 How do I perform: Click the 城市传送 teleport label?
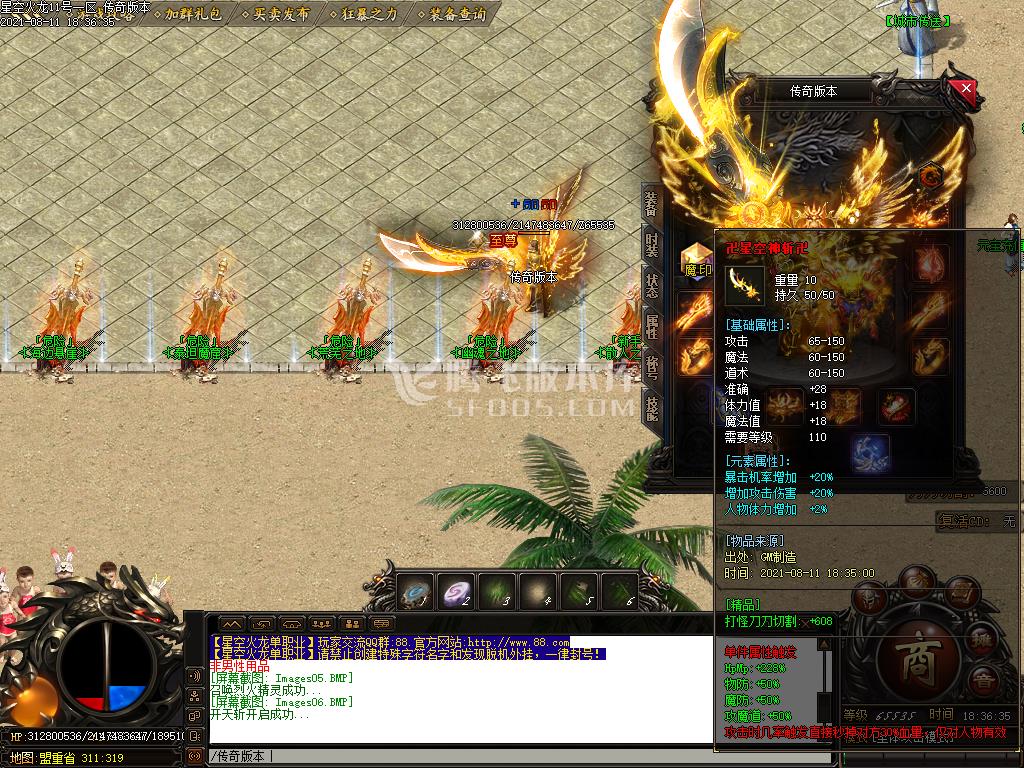918,20
